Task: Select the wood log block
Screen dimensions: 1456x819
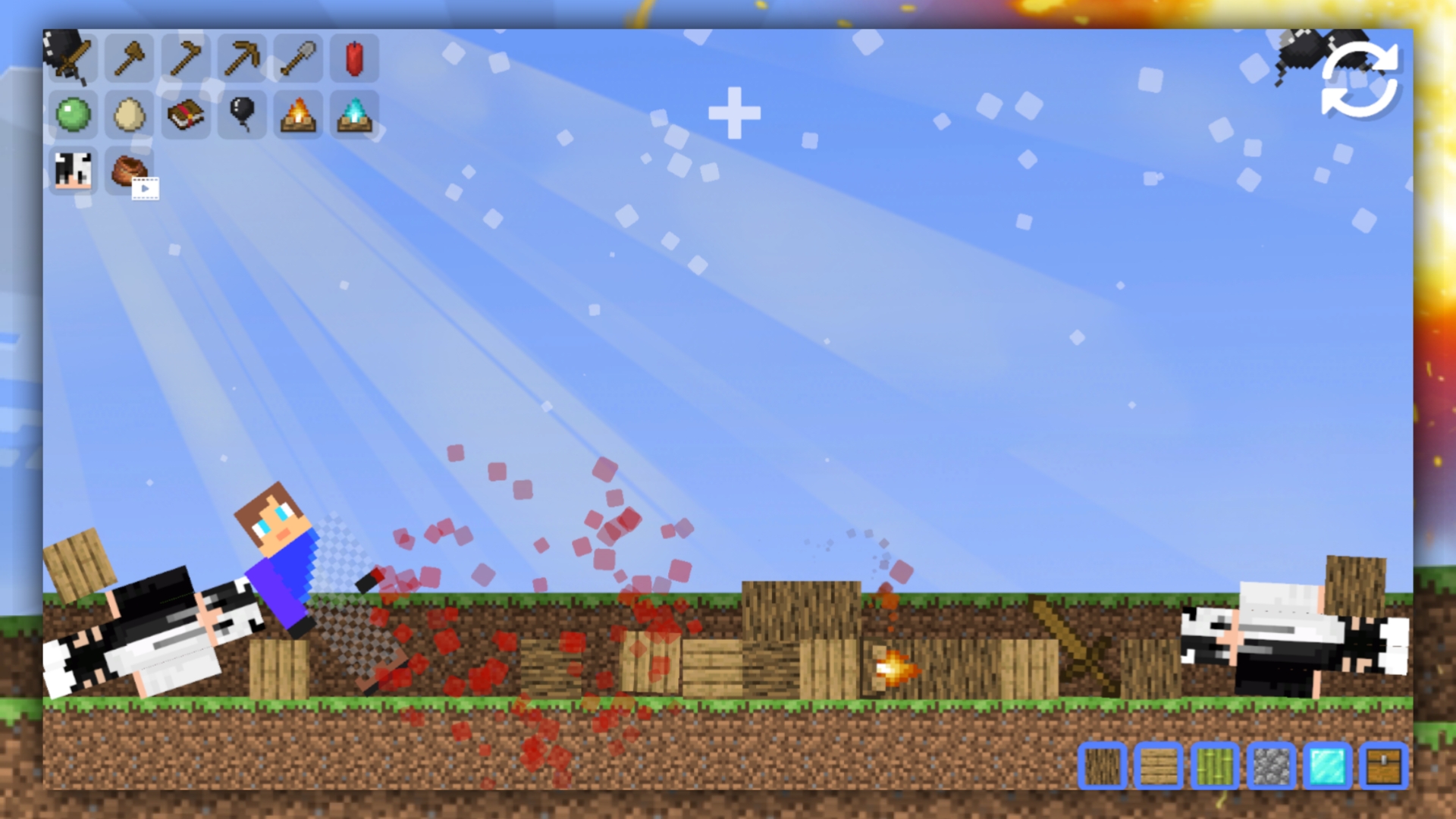Action: pyautogui.click(x=1101, y=766)
